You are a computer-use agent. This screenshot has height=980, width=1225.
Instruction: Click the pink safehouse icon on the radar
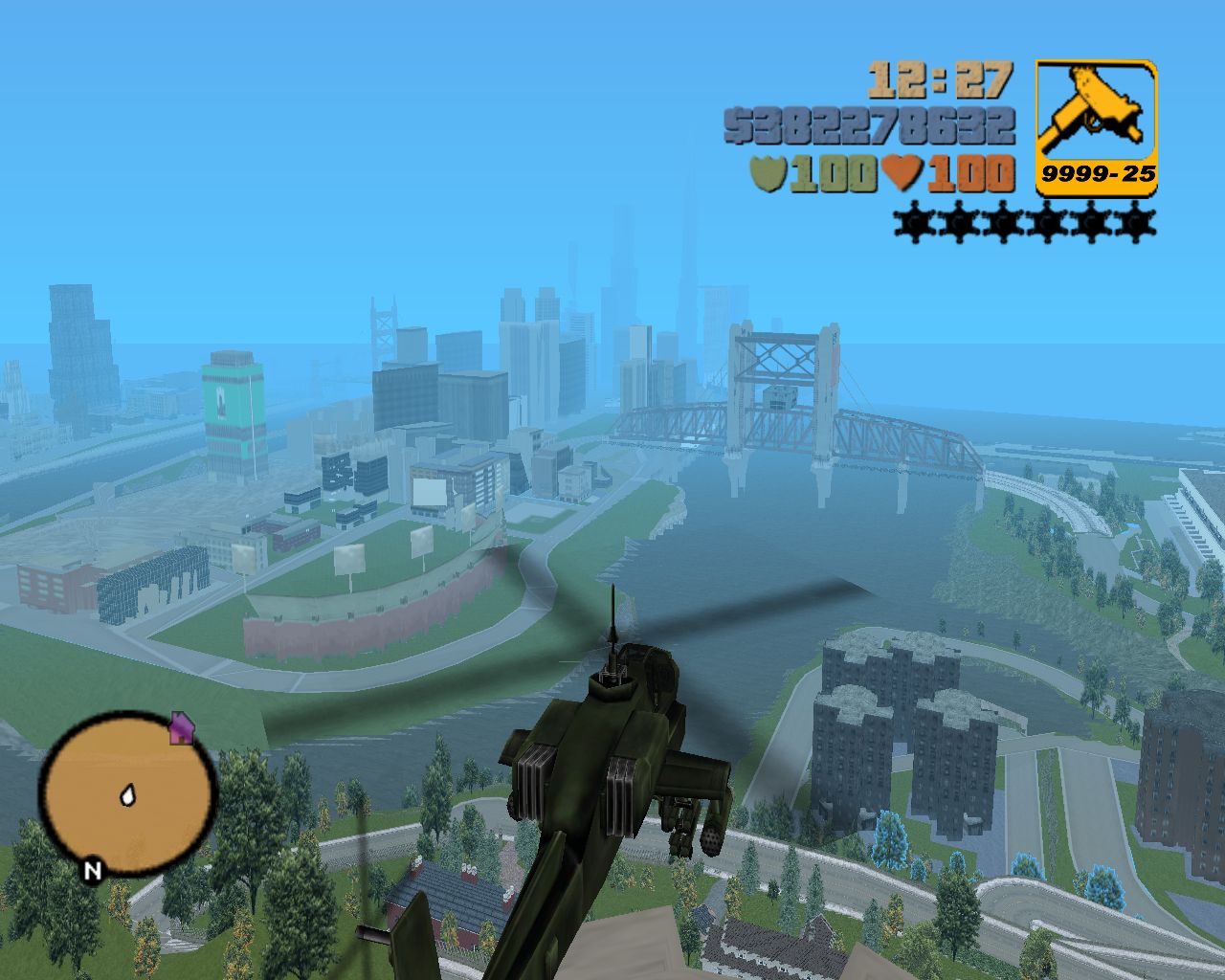(x=182, y=730)
